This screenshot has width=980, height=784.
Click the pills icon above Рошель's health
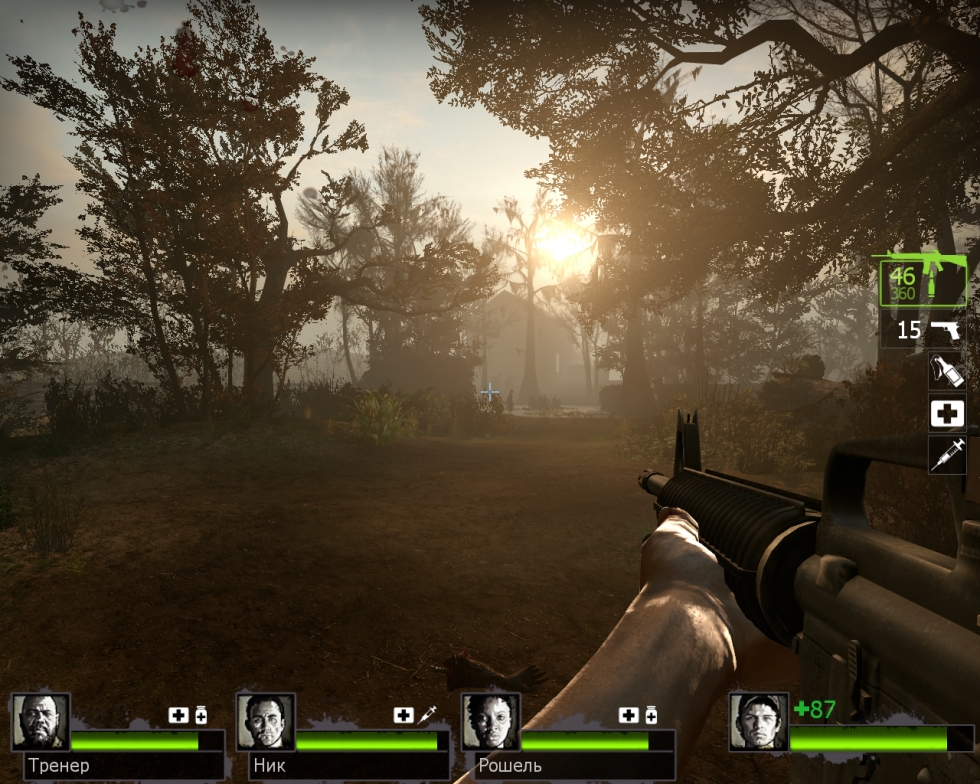(651, 714)
